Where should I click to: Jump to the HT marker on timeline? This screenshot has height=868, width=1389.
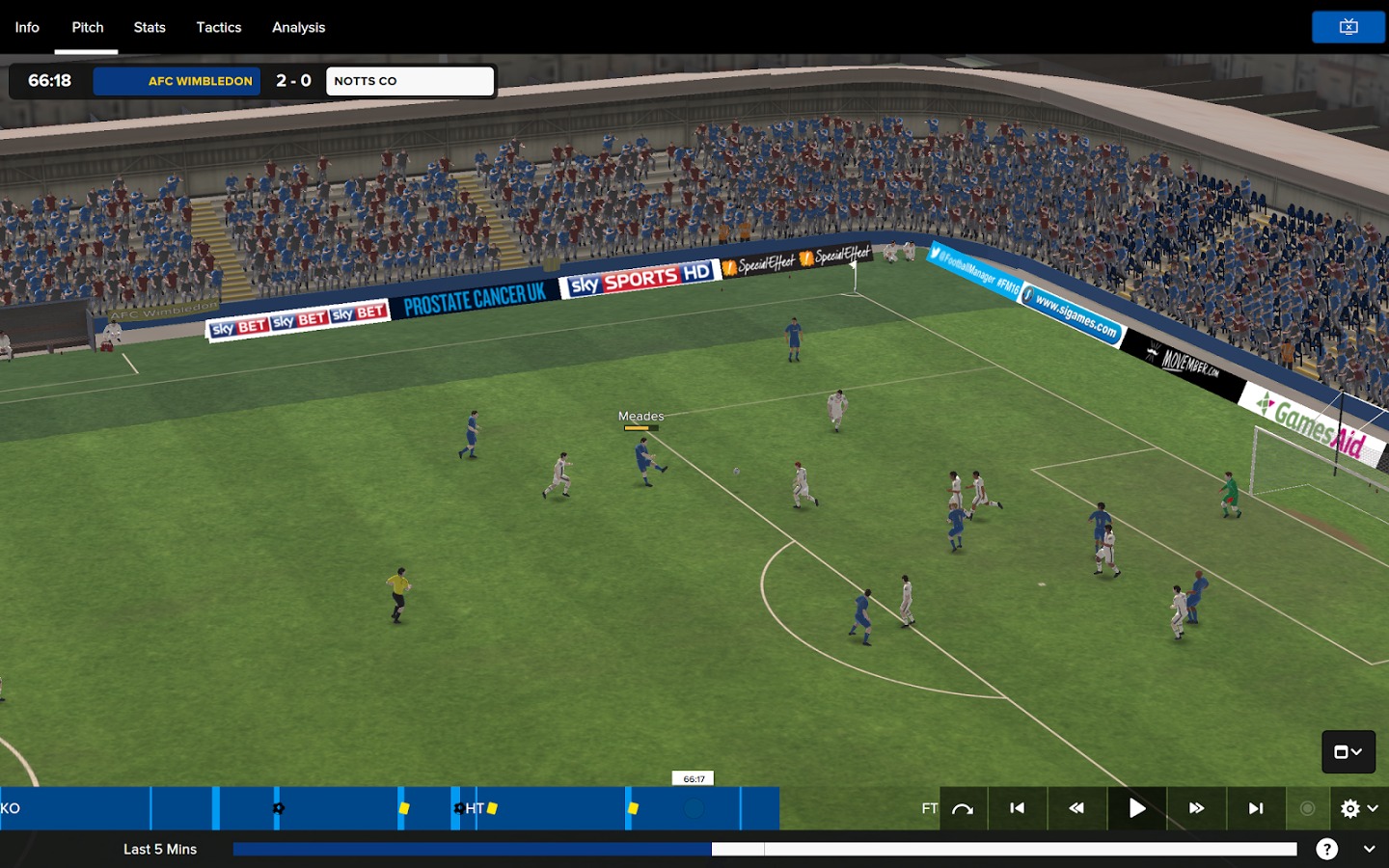[475, 808]
